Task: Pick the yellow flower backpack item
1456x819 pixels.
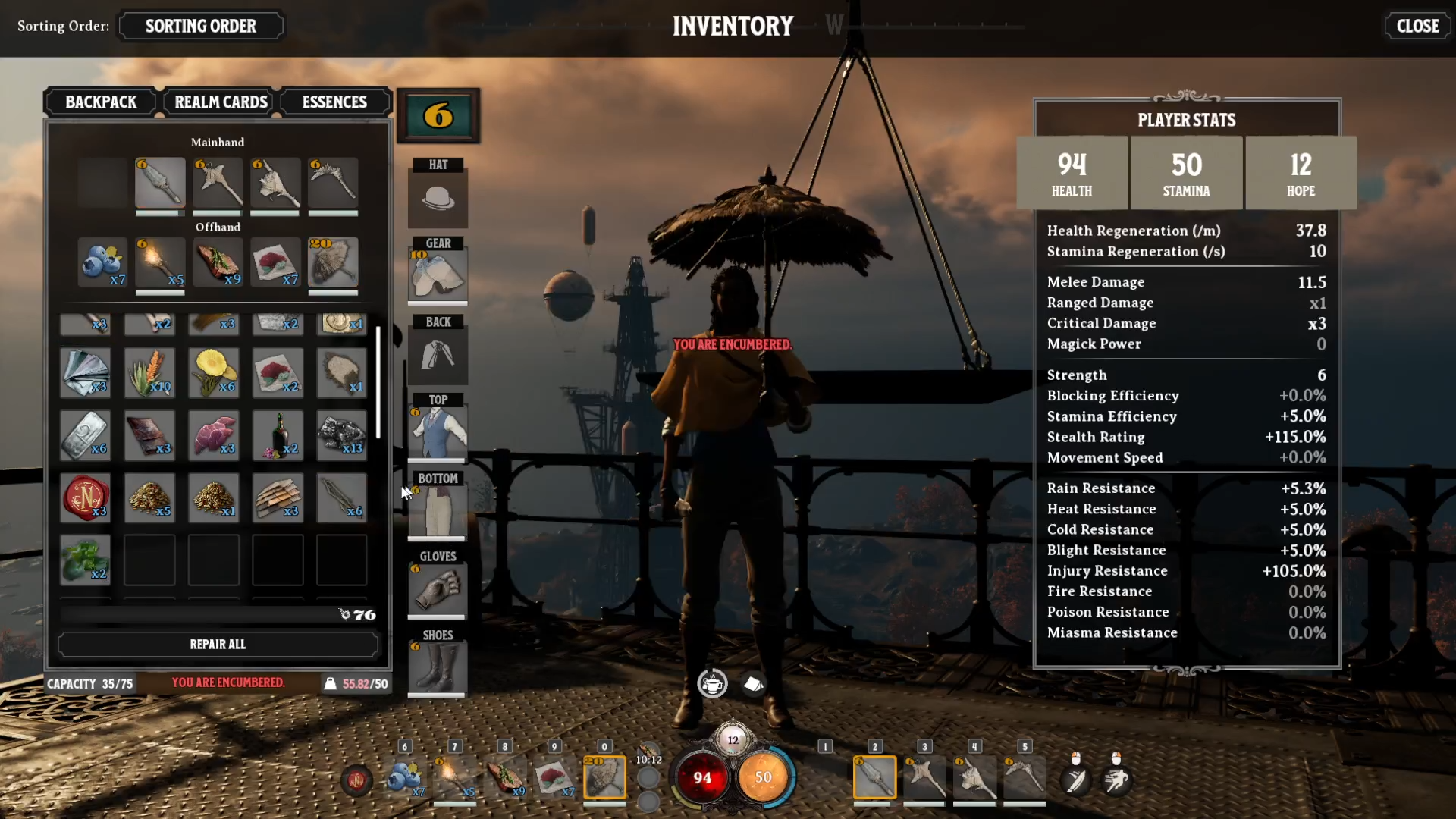Action: [214, 372]
